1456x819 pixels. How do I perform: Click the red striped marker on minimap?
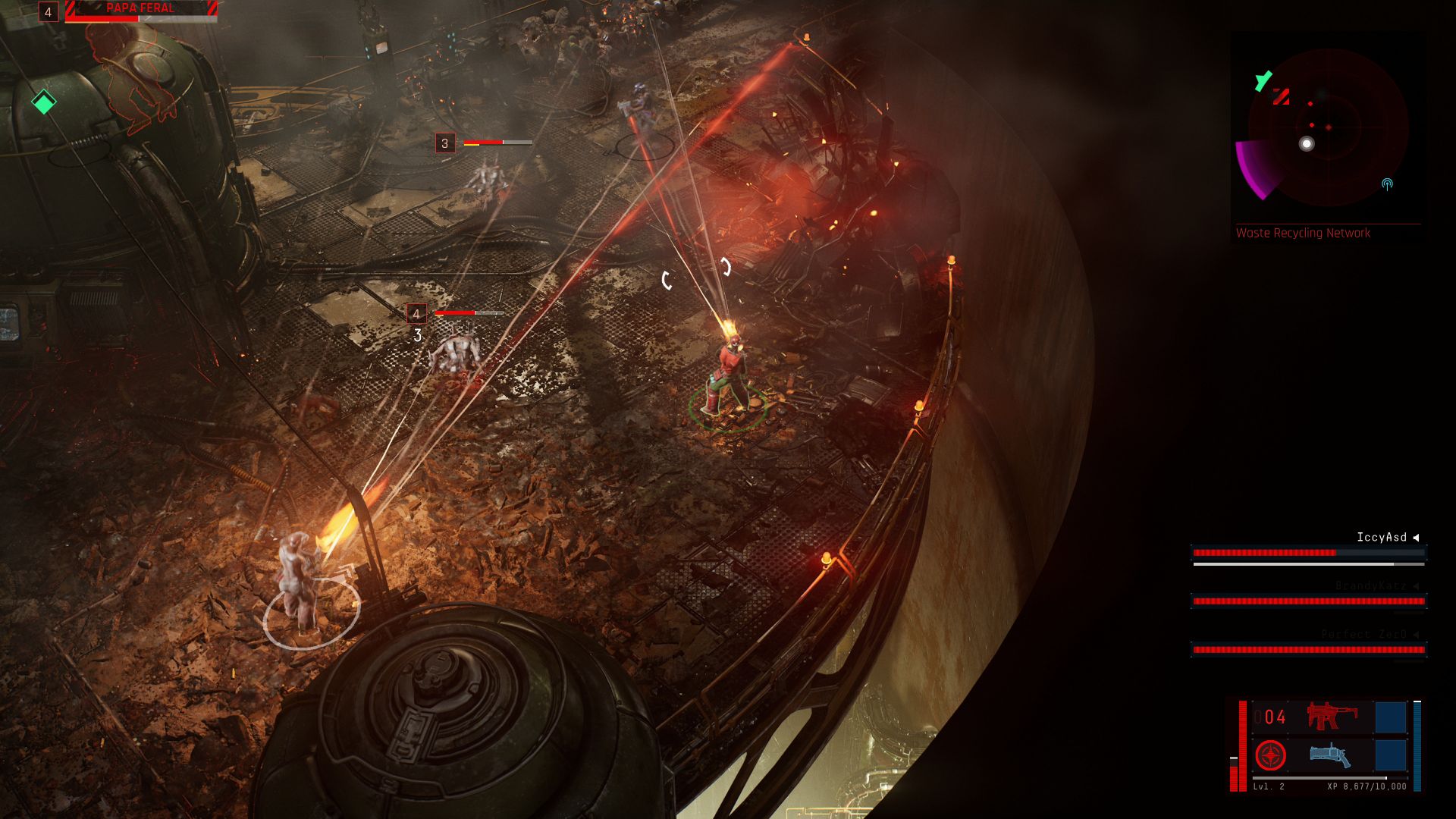pos(1282,96)
